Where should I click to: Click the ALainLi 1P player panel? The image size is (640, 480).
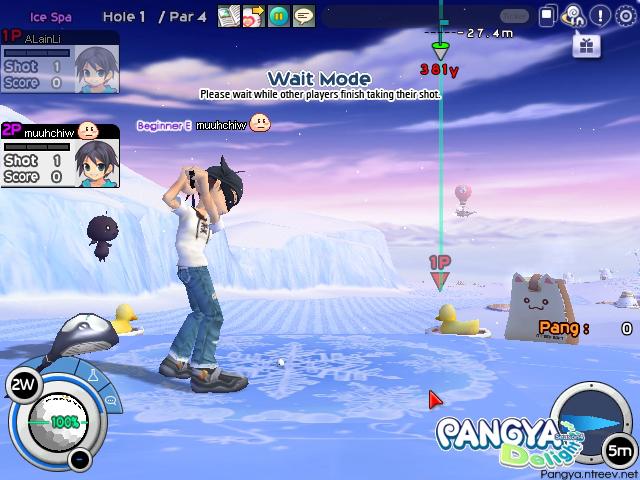[x=60, y=63]
